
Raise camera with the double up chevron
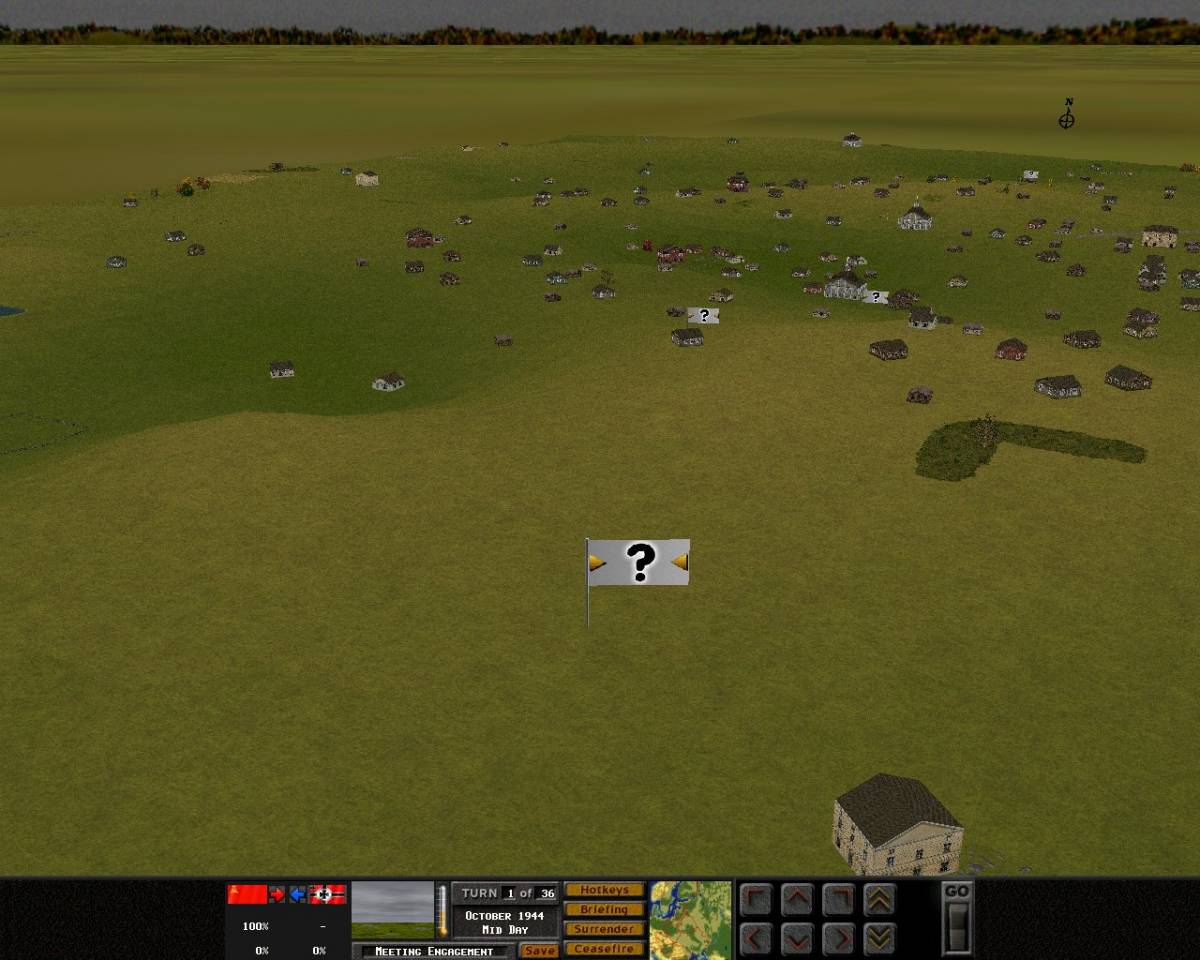tap(879, 900)
